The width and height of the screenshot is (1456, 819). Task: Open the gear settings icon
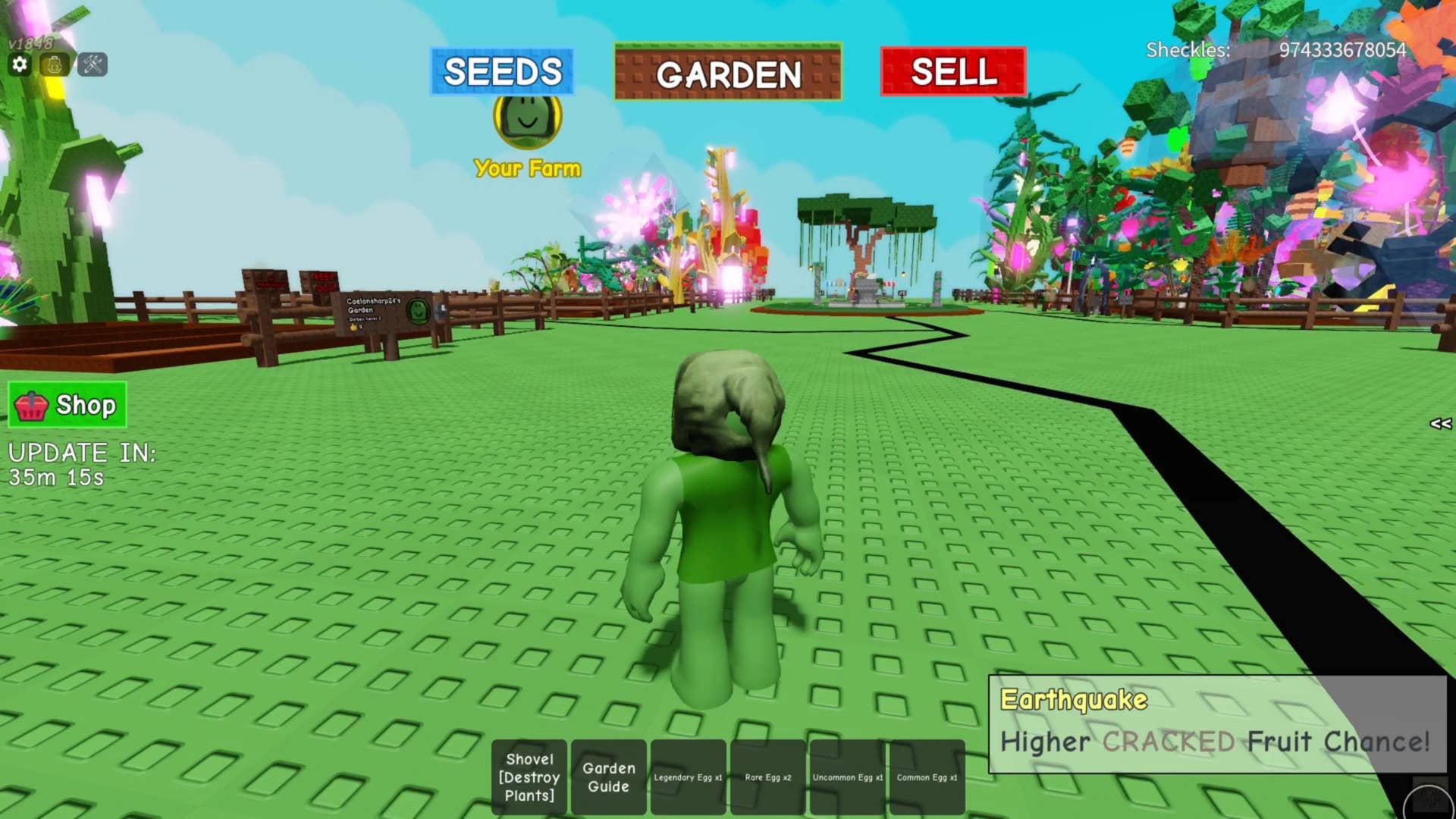tap(20, 64)
